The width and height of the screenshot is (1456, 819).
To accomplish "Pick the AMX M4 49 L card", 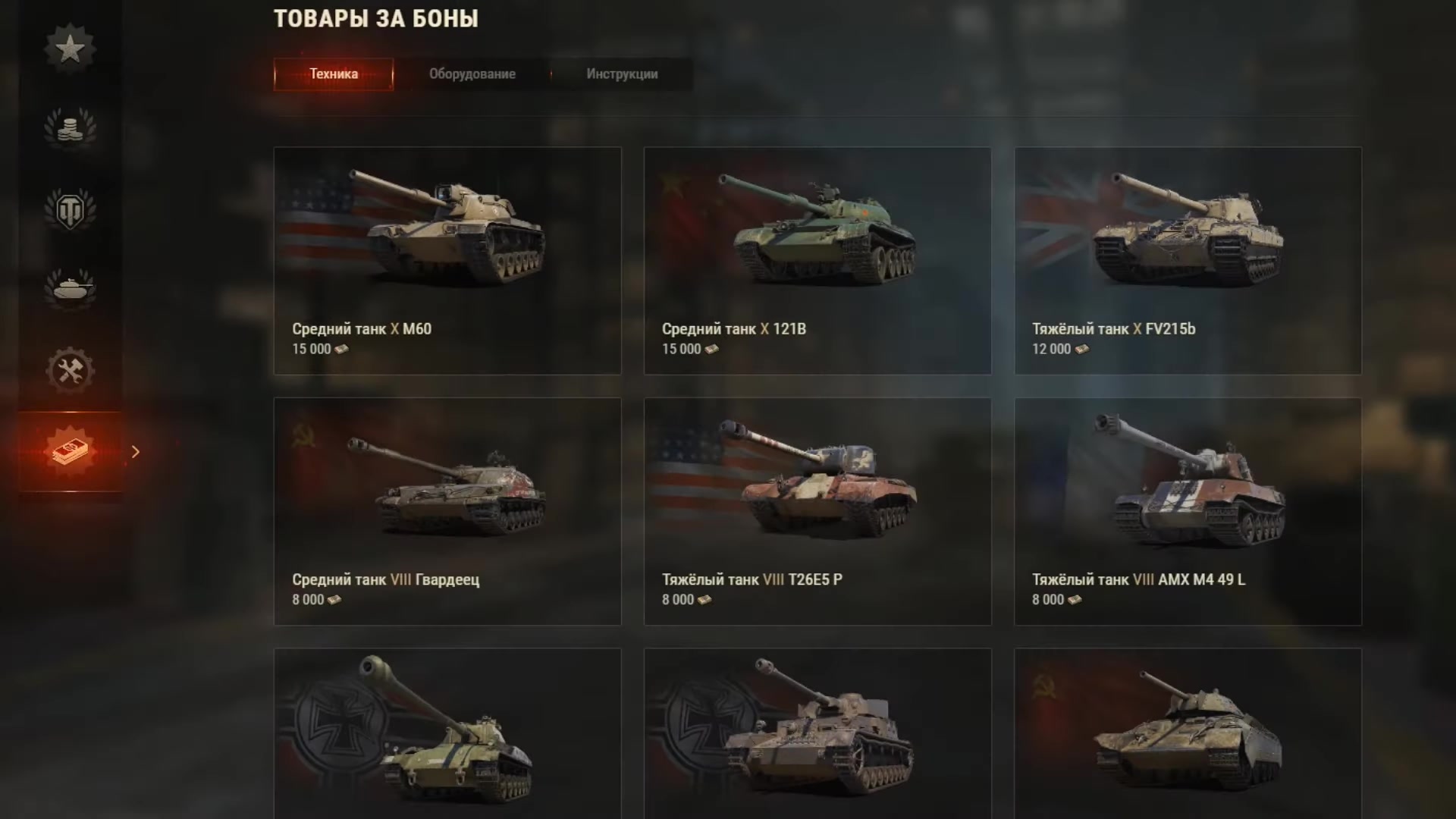I will tap(1188, 511).
